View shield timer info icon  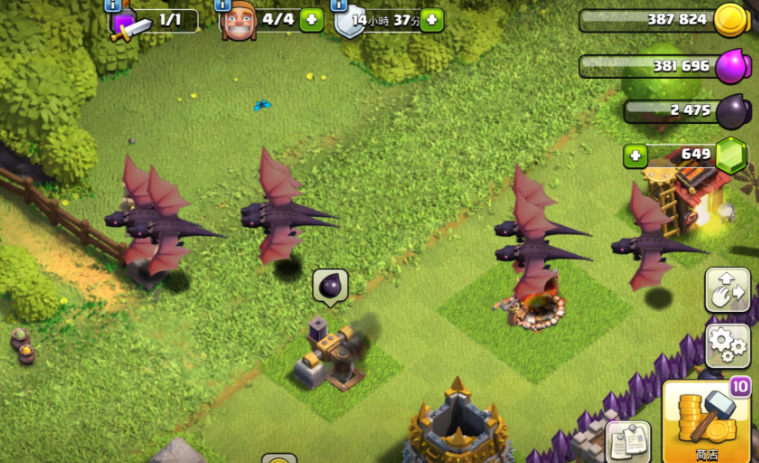click(340, 5)
